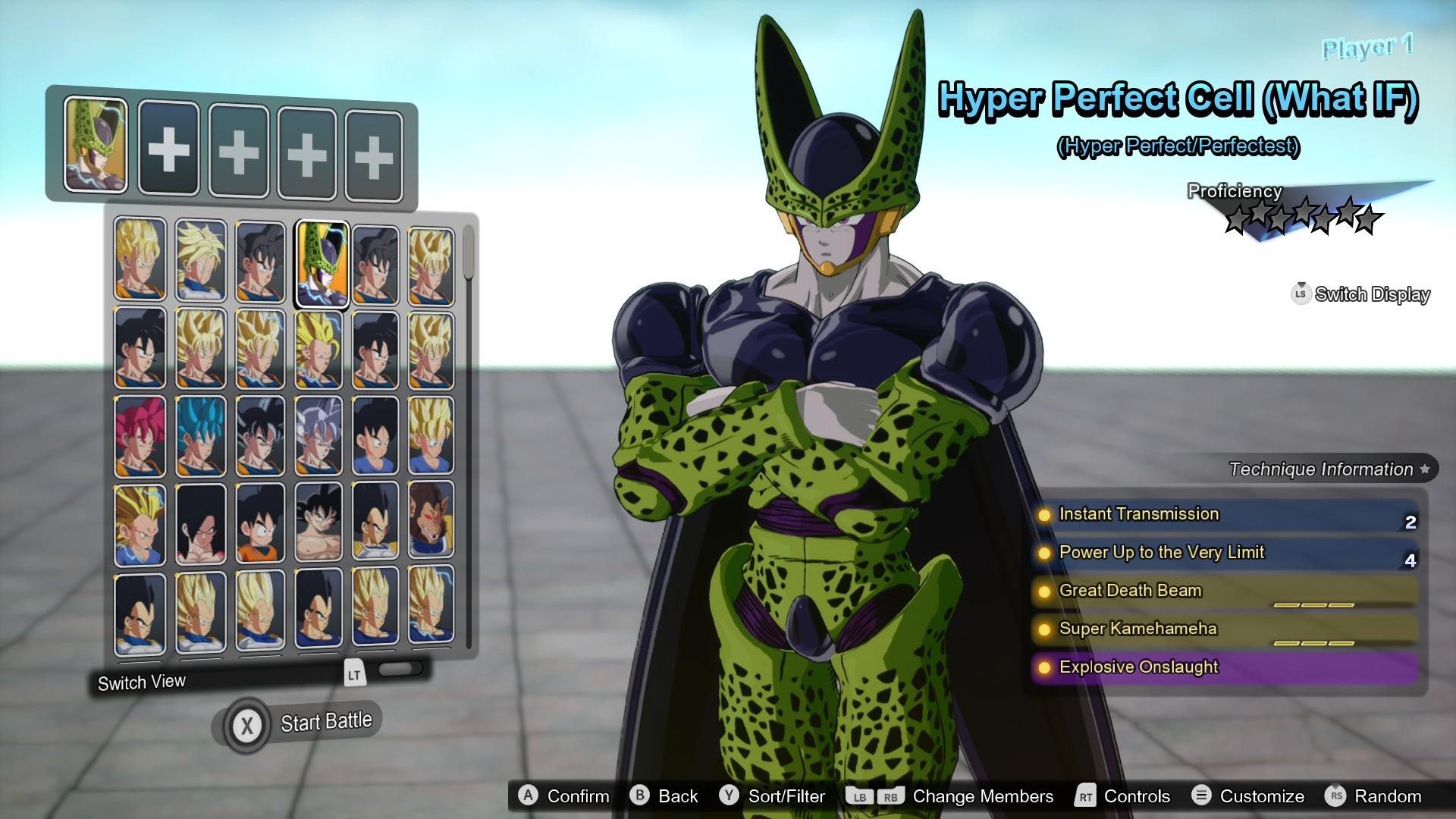Select the blue-haired Super Saiyan Blue Goku portrait
The width and height of the screenshot is (1456, 819).
(201, 436)
